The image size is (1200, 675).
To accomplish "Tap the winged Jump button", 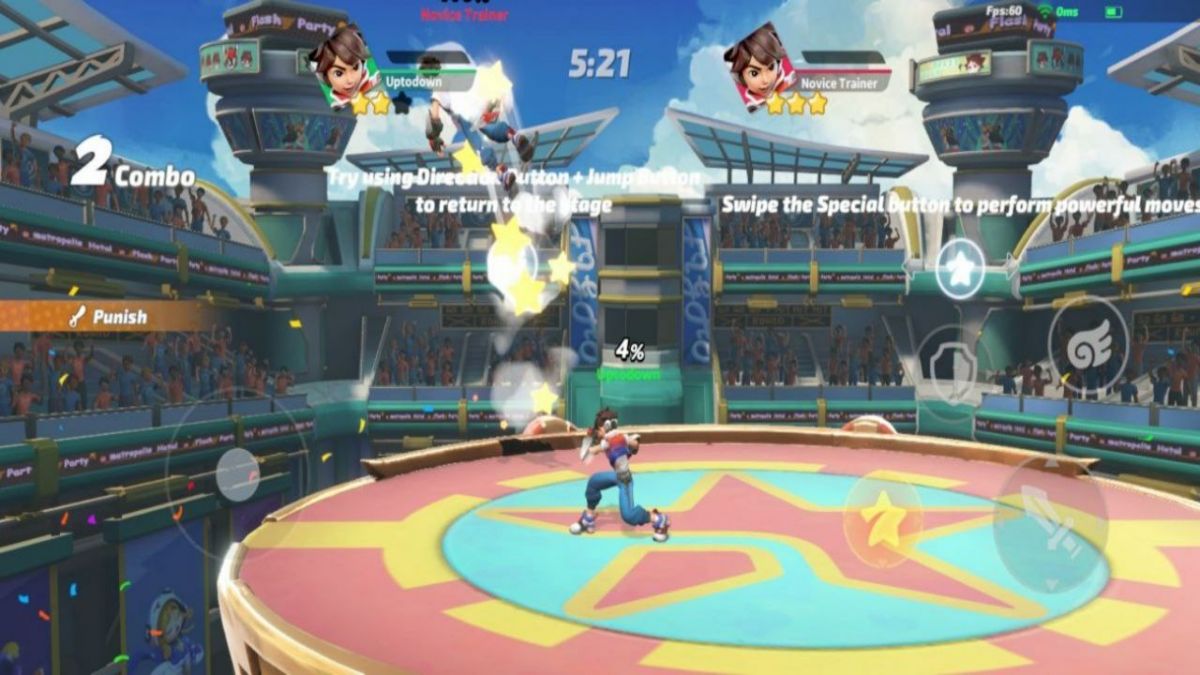I will (x=1088, y=343).
